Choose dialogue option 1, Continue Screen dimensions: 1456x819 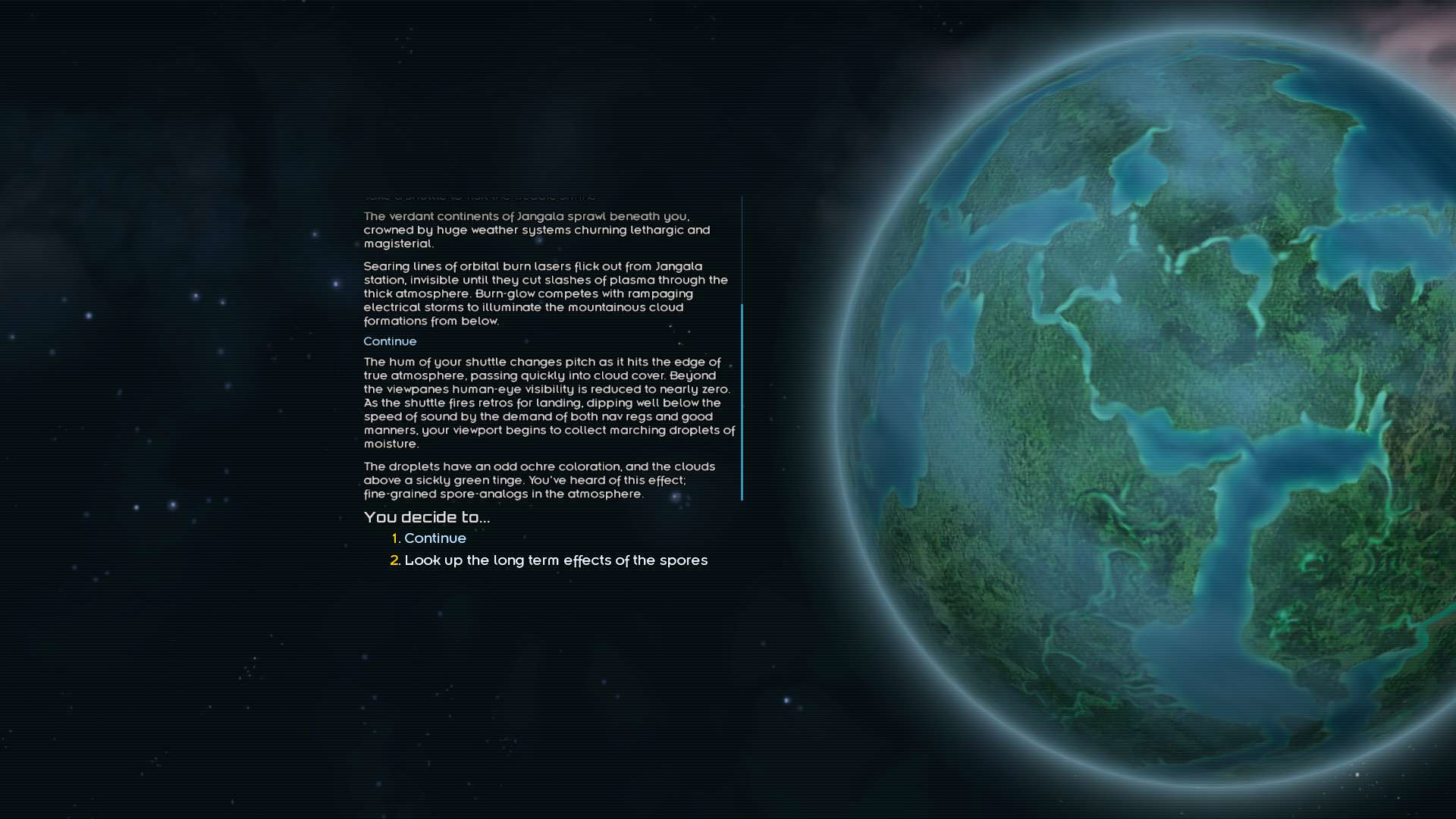[x=435, y=538]
